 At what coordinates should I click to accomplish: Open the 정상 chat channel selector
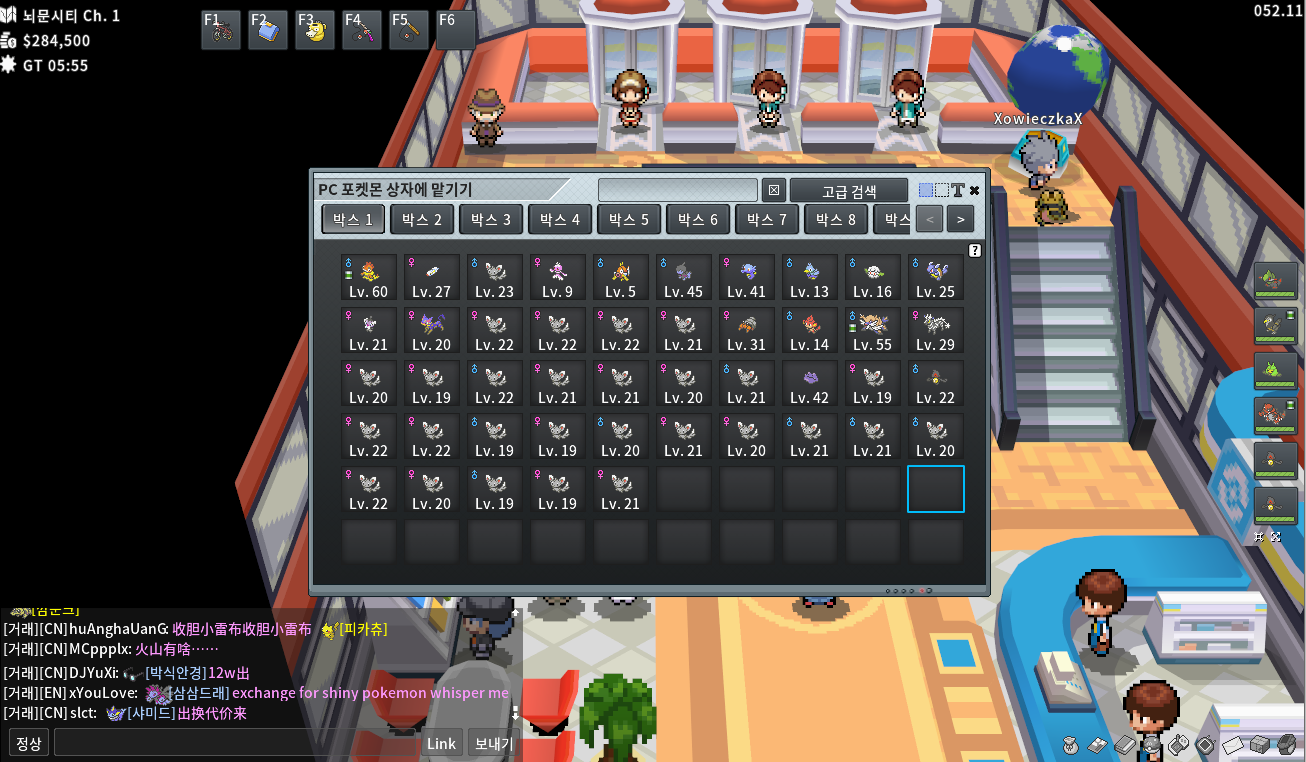29,743
